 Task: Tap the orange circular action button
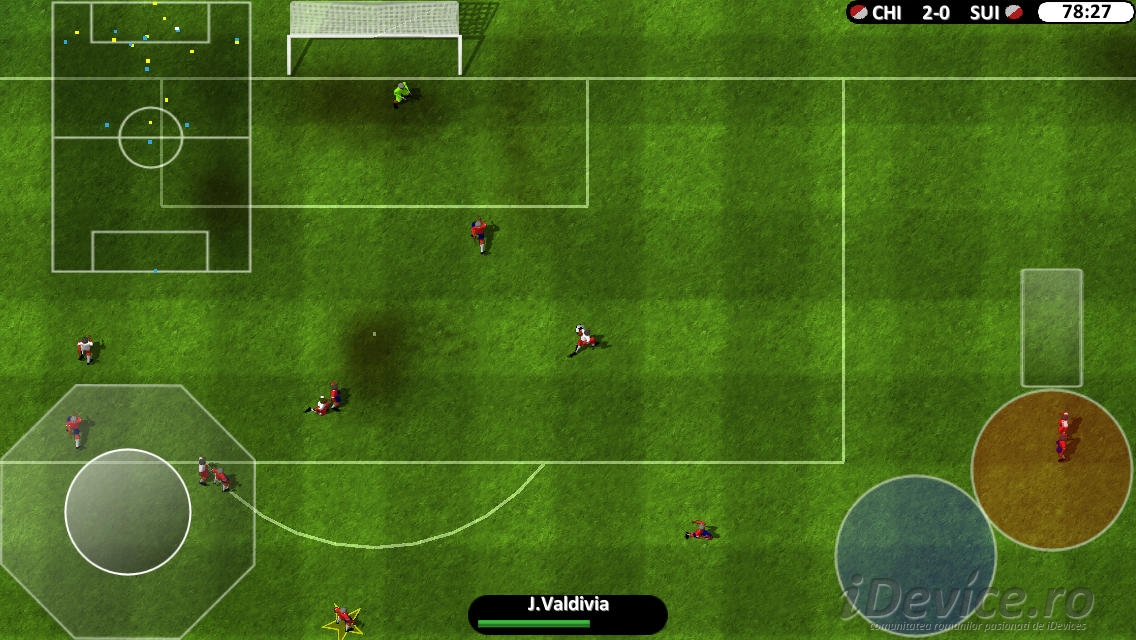coord(1051,470)
